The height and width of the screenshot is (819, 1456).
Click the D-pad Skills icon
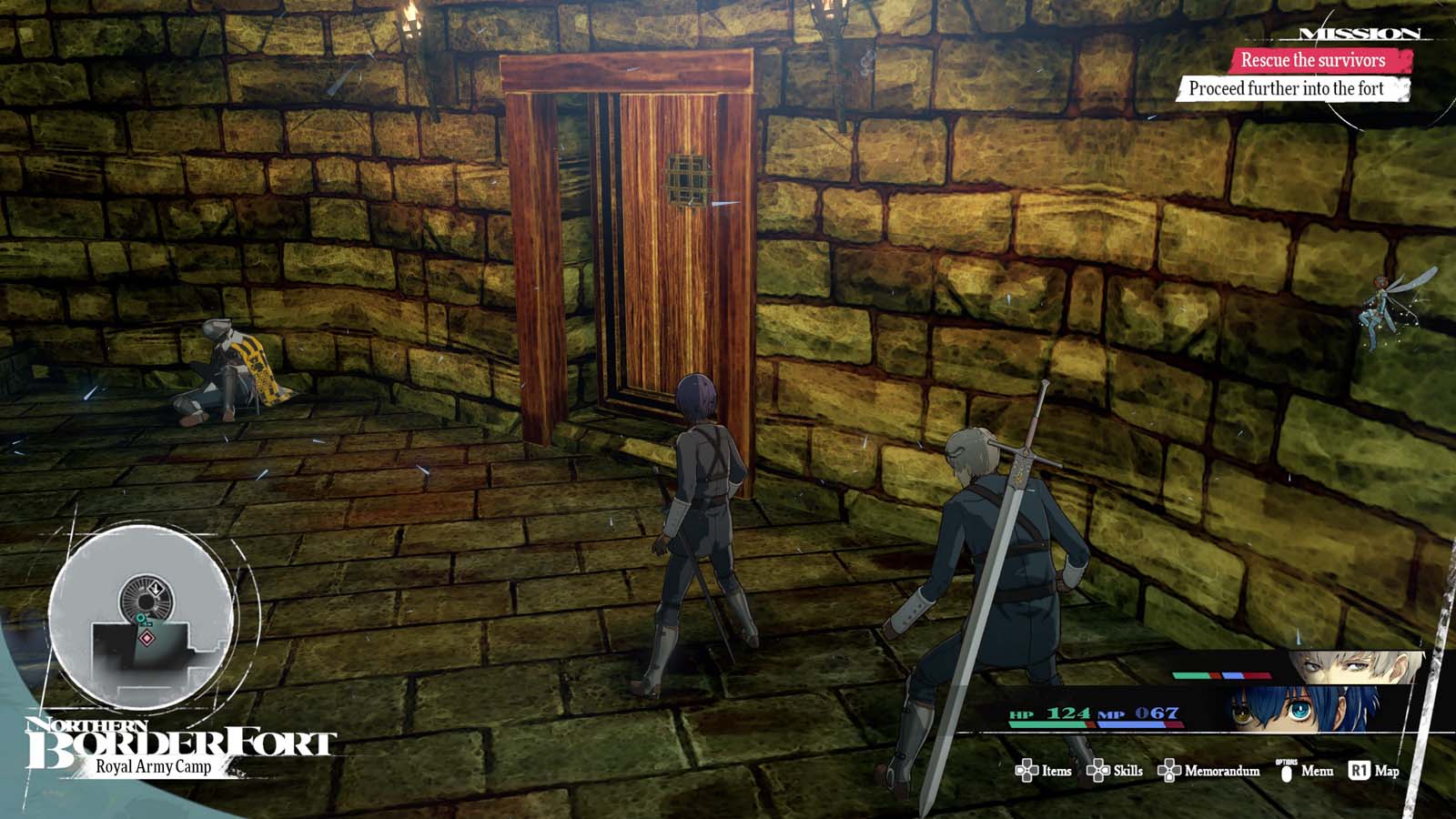pyautogui.click(x=1098, y=770)
